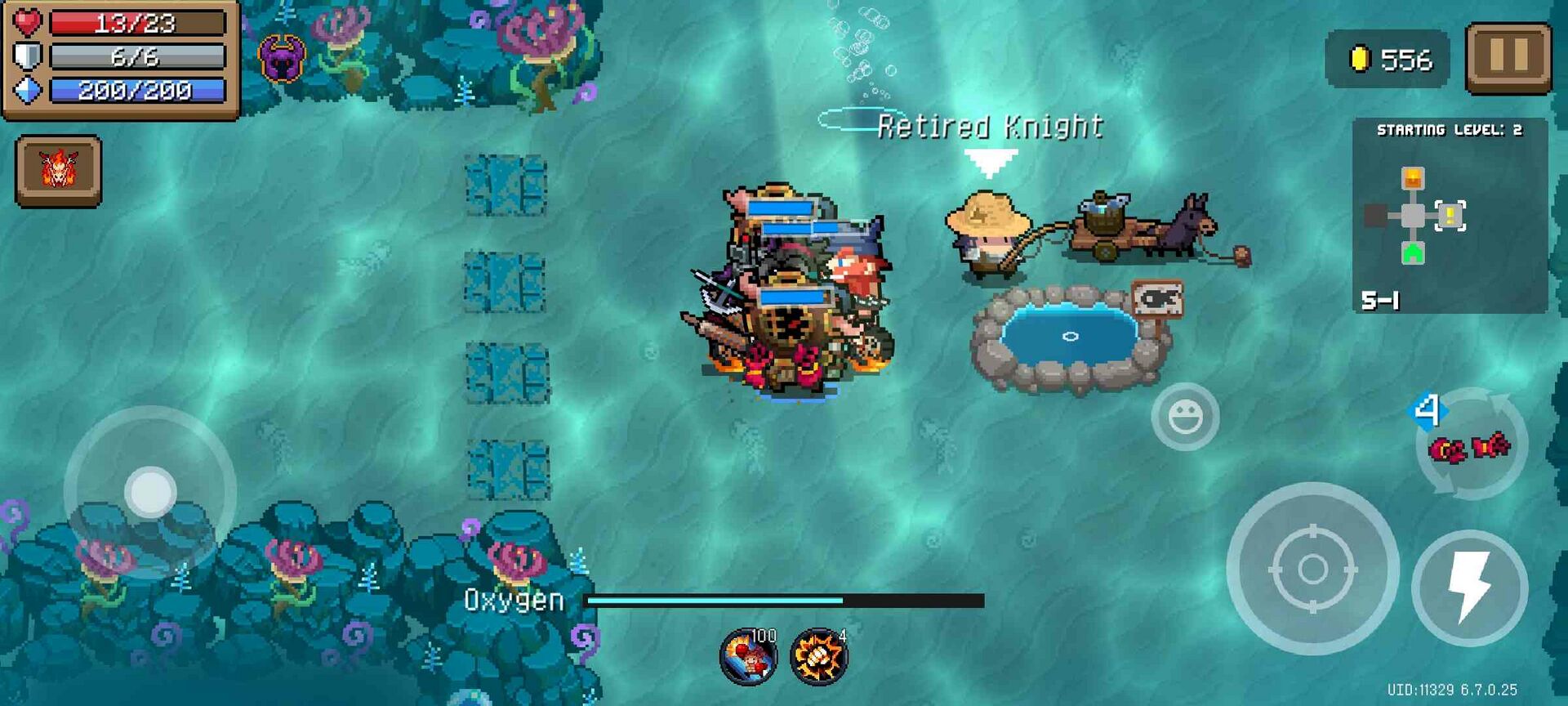Switch weapon using the red gloves swap button
This screenshot has height=706, width=1568.
coord(1470,445)
